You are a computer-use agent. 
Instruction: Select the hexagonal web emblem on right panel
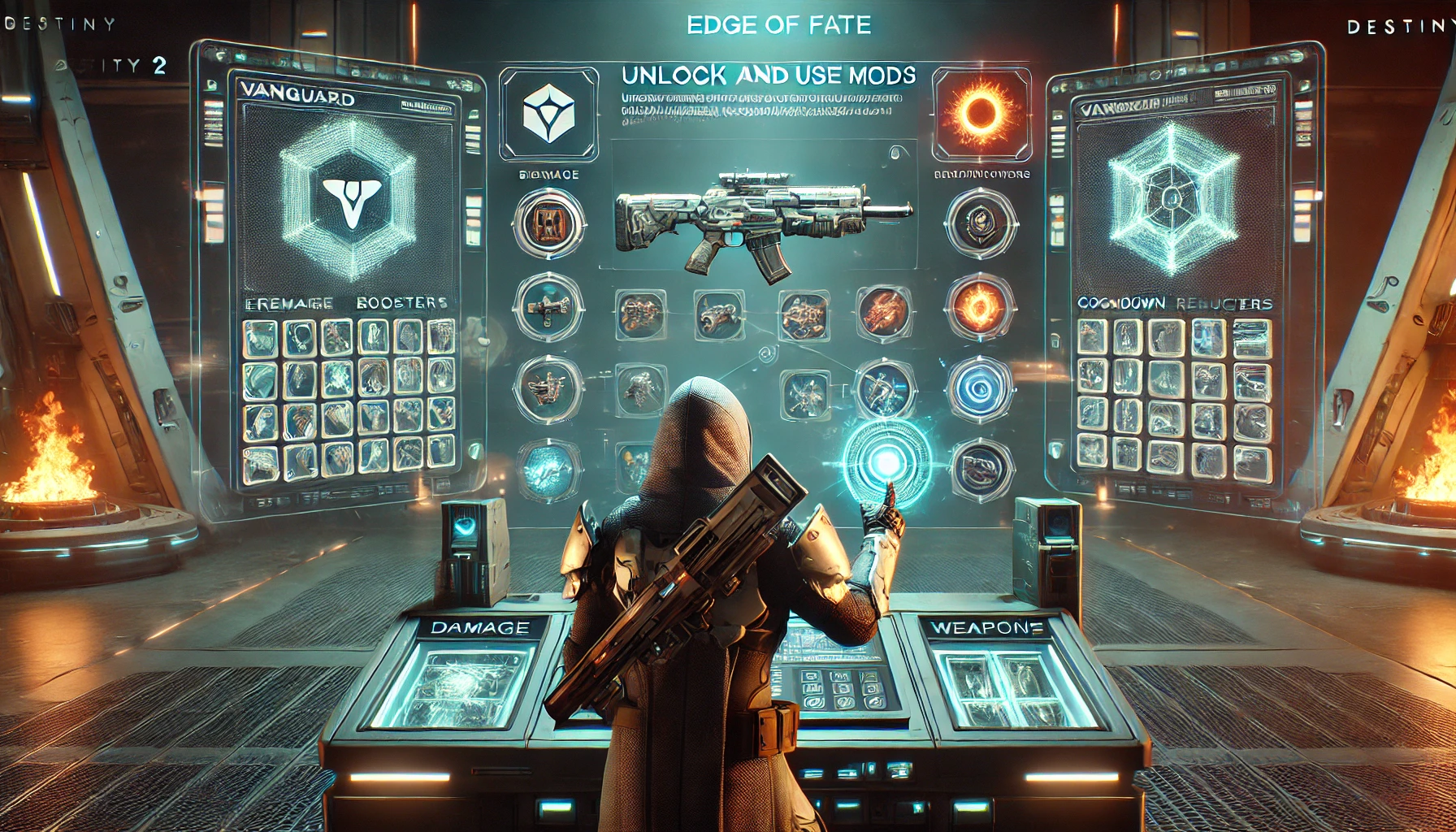[x=1171, y=197]
